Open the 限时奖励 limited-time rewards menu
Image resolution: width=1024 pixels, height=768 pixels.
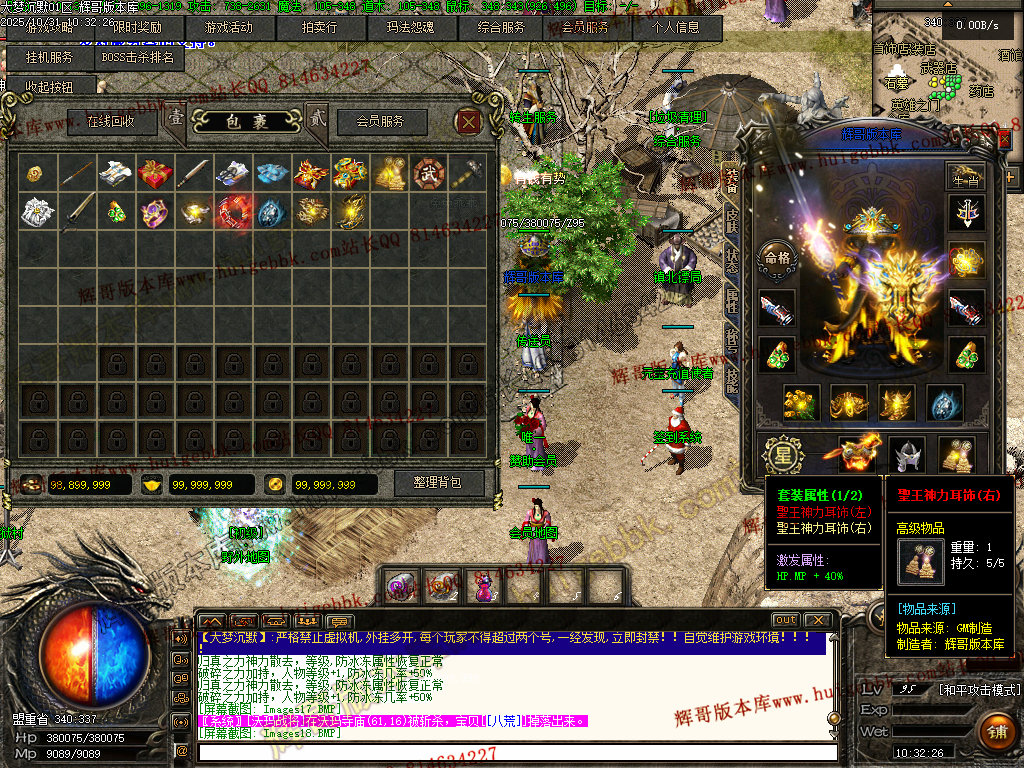tap(137, 28)
